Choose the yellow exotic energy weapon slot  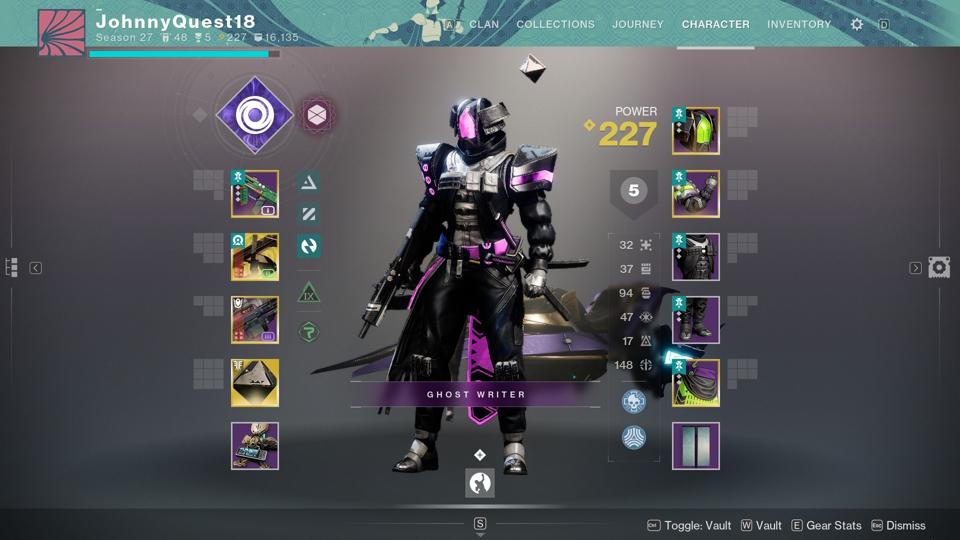[255, 257]
